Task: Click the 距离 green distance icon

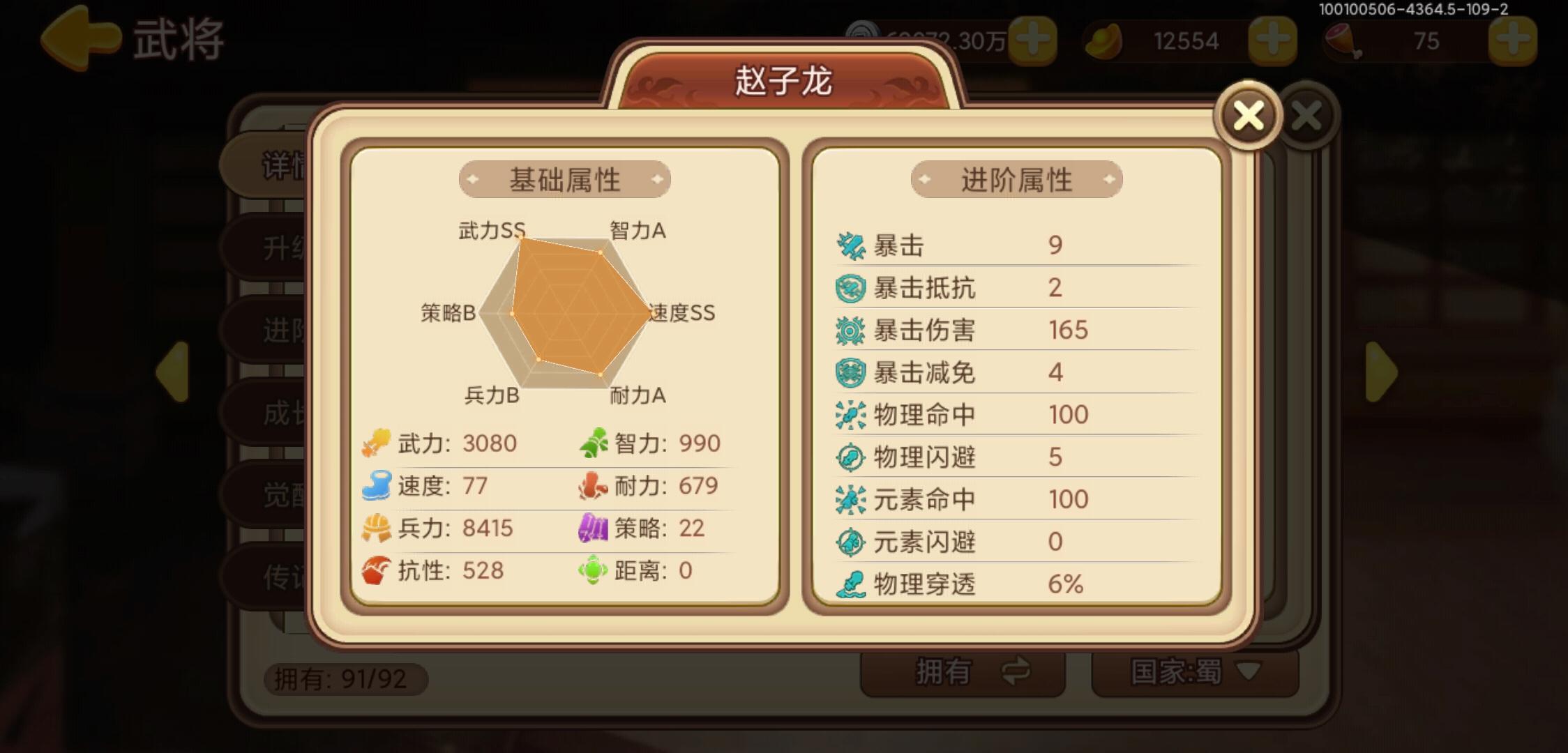Action: point(592,570)
